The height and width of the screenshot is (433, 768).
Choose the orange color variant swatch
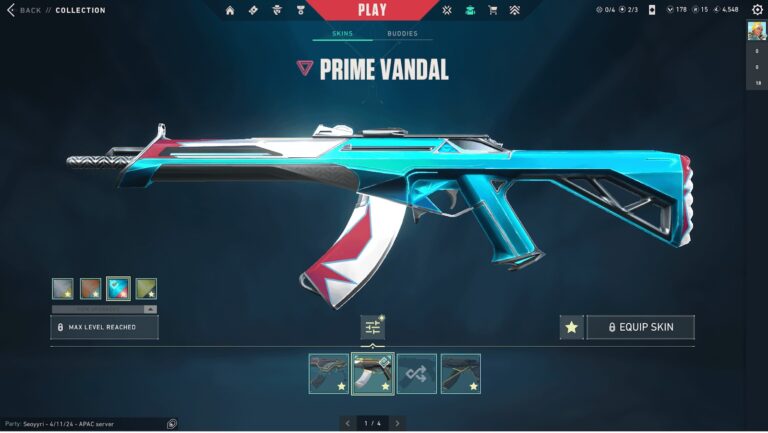click(90, 289)
